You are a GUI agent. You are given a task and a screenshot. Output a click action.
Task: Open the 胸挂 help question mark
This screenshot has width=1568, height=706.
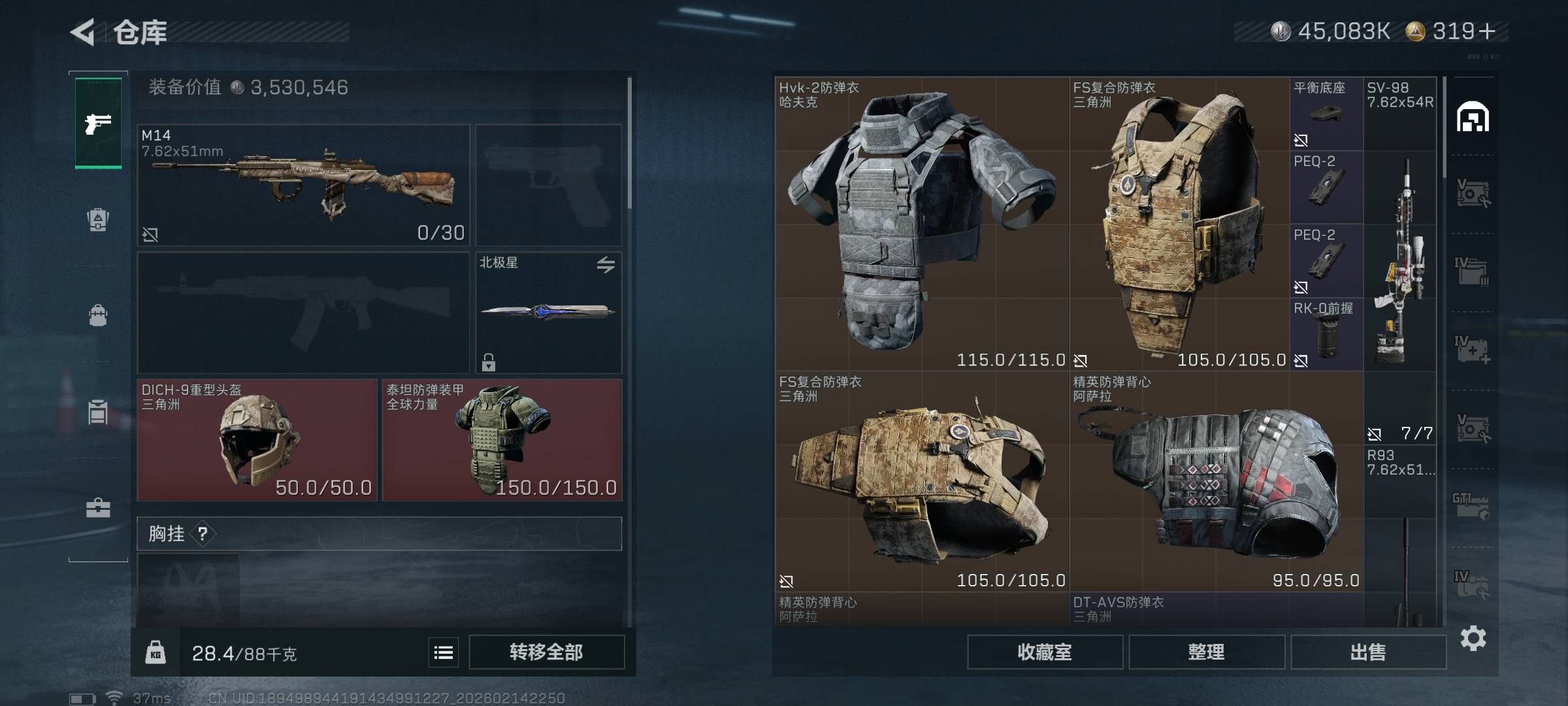click(203, 534)
